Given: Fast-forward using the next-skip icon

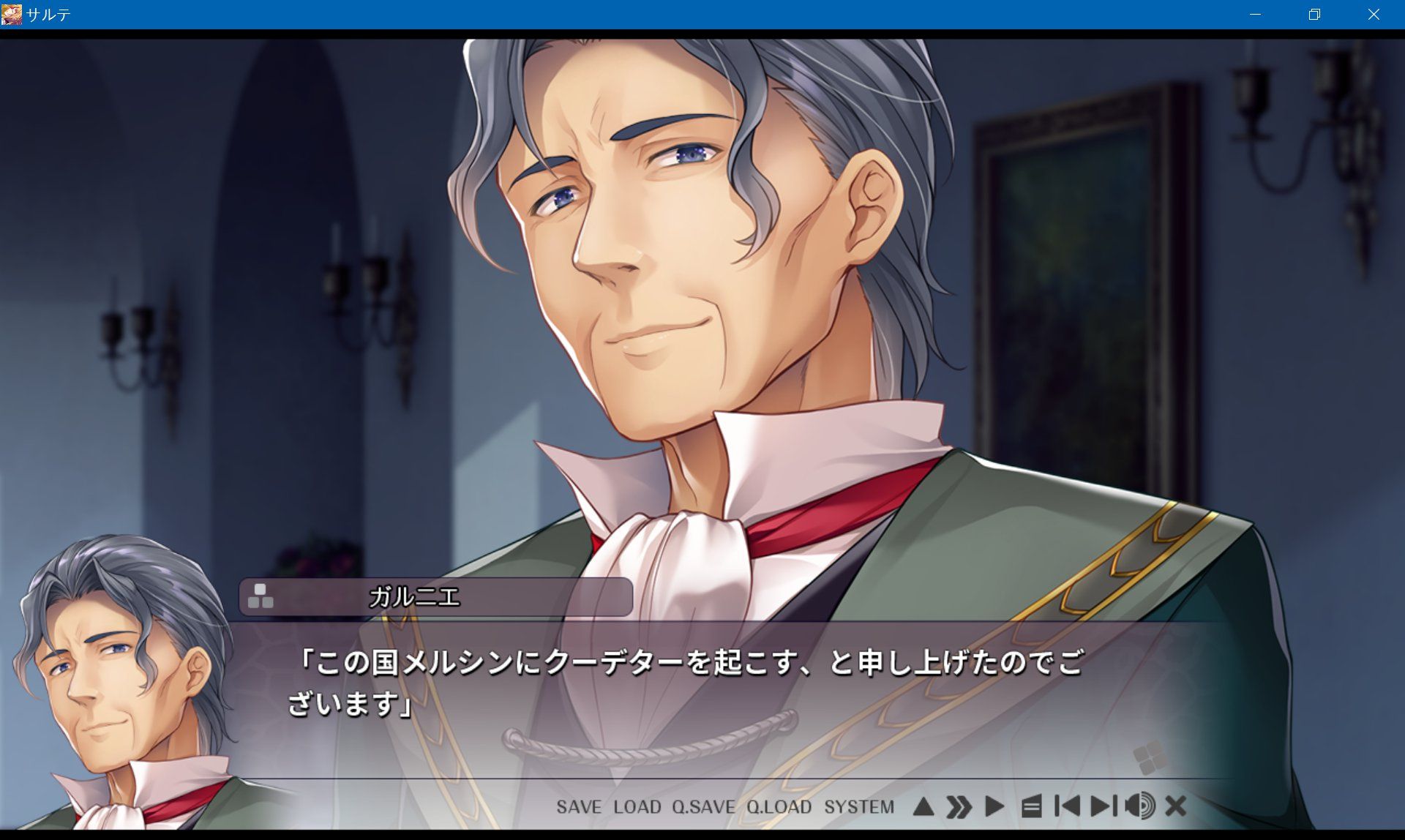Looking at the screenshot, I should [x=1102, y=807].
